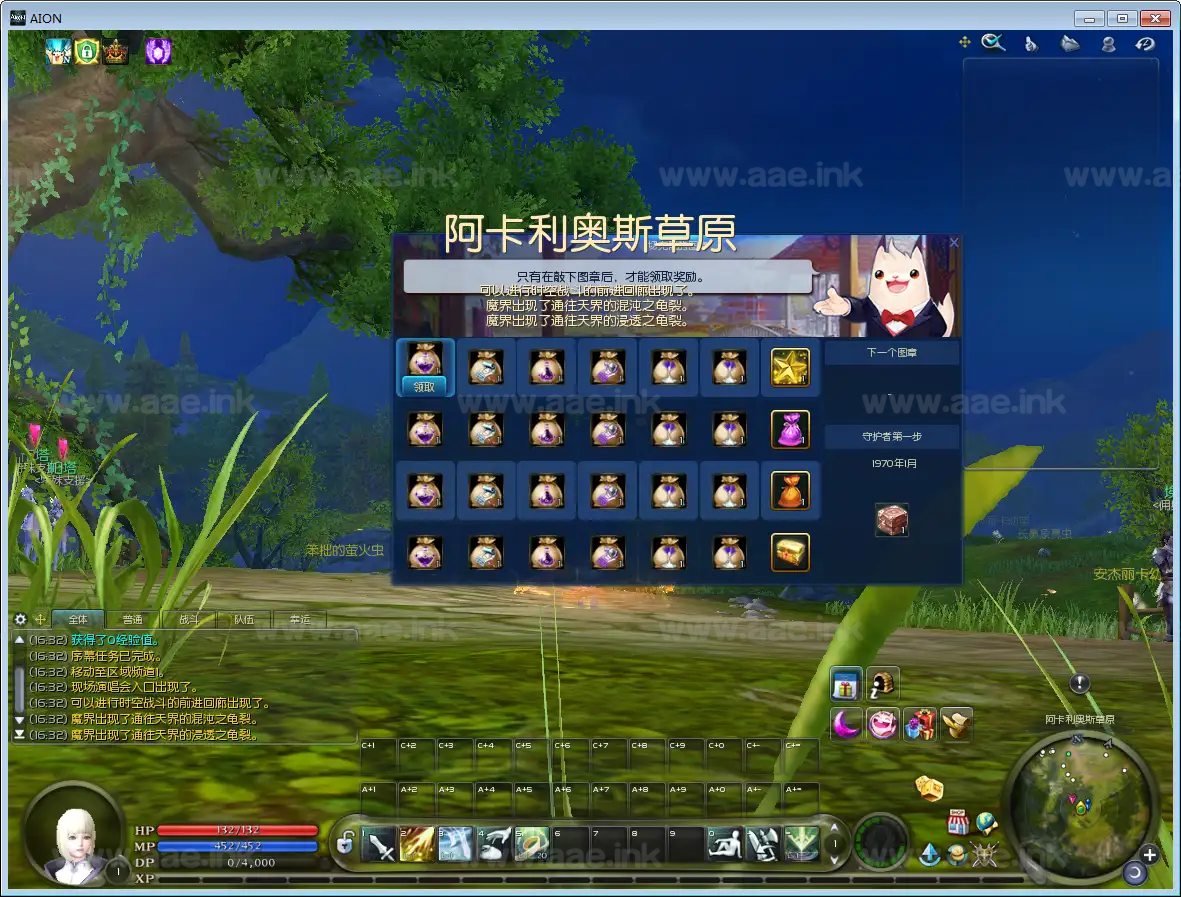Click the brick box reward under 守护者第一步
The height and width of the screenshot is (897, 1181).
pos(891,520)
